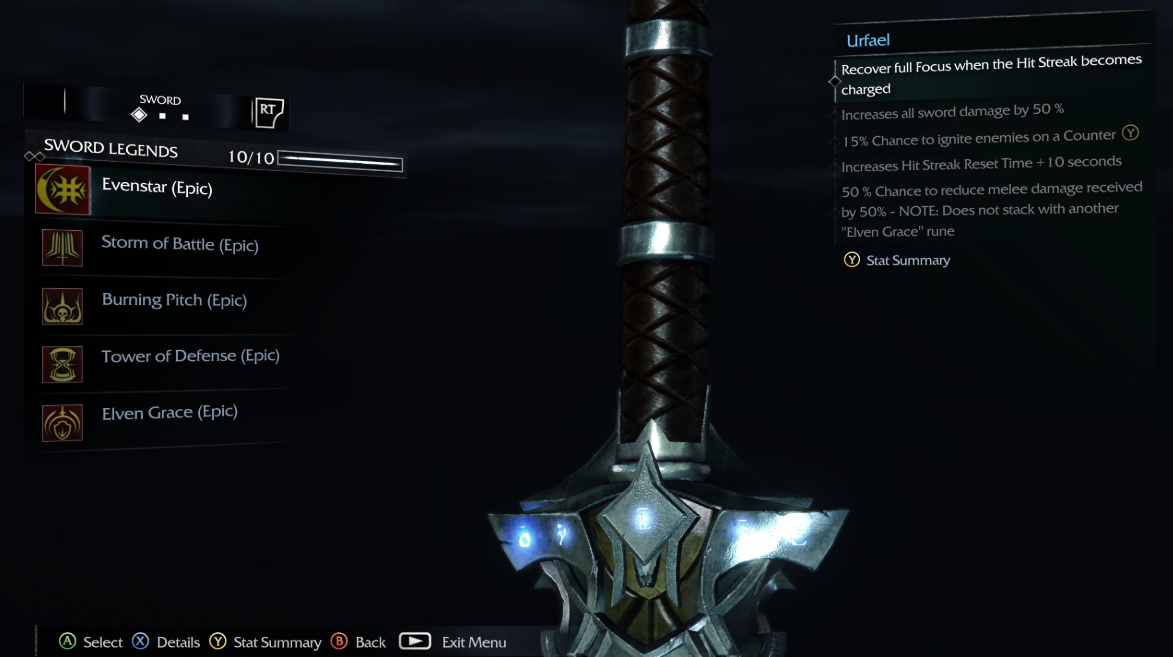This screenshot has height=657, width=1173.
Task: Switch to the Sword weapon tab
Action: (160, 108)
